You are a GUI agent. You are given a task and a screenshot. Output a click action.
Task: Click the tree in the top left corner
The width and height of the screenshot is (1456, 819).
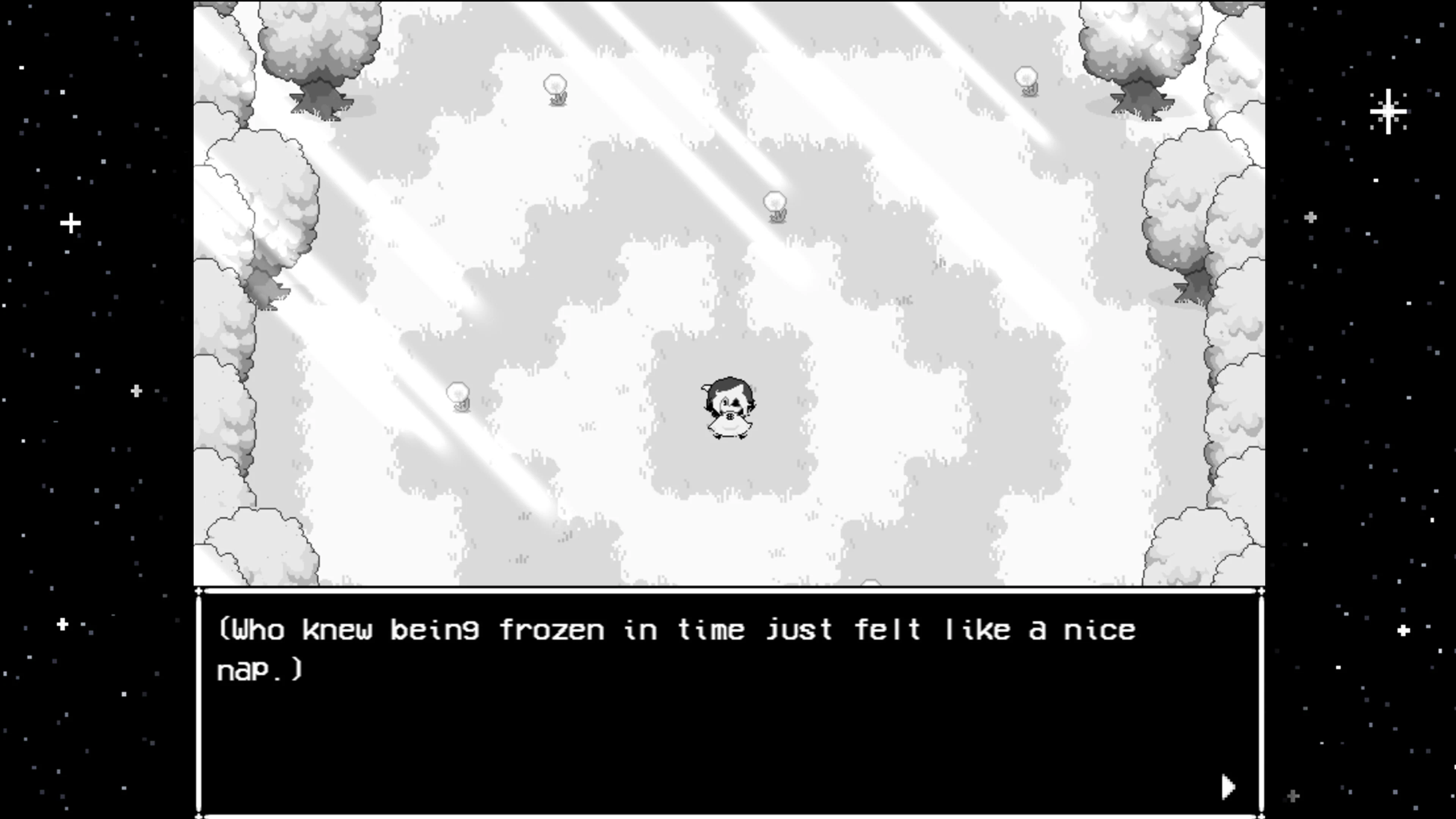point(319,56)
